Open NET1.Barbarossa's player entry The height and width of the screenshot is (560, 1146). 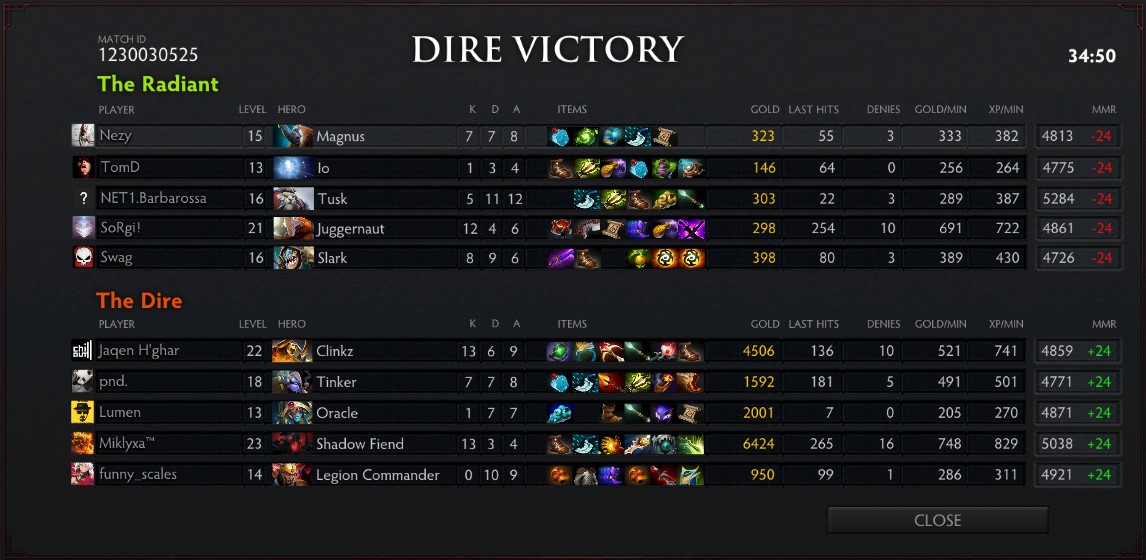[x=152, y=198]
